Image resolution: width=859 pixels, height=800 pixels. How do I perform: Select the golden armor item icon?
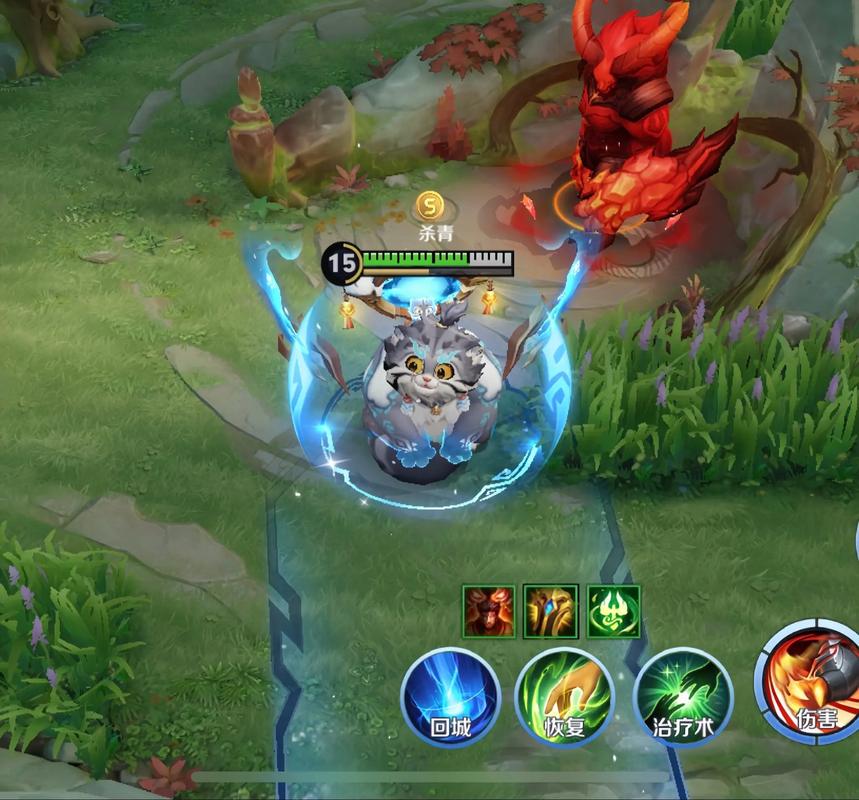point(551,611)
